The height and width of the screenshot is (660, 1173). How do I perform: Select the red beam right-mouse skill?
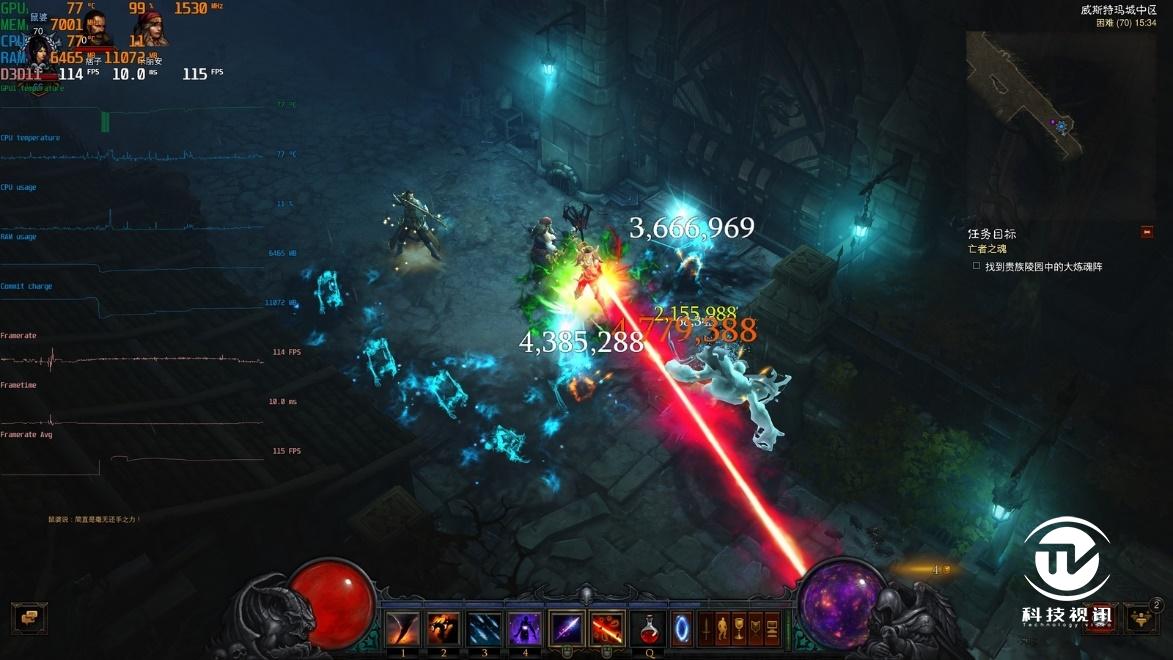pos(607,629)
